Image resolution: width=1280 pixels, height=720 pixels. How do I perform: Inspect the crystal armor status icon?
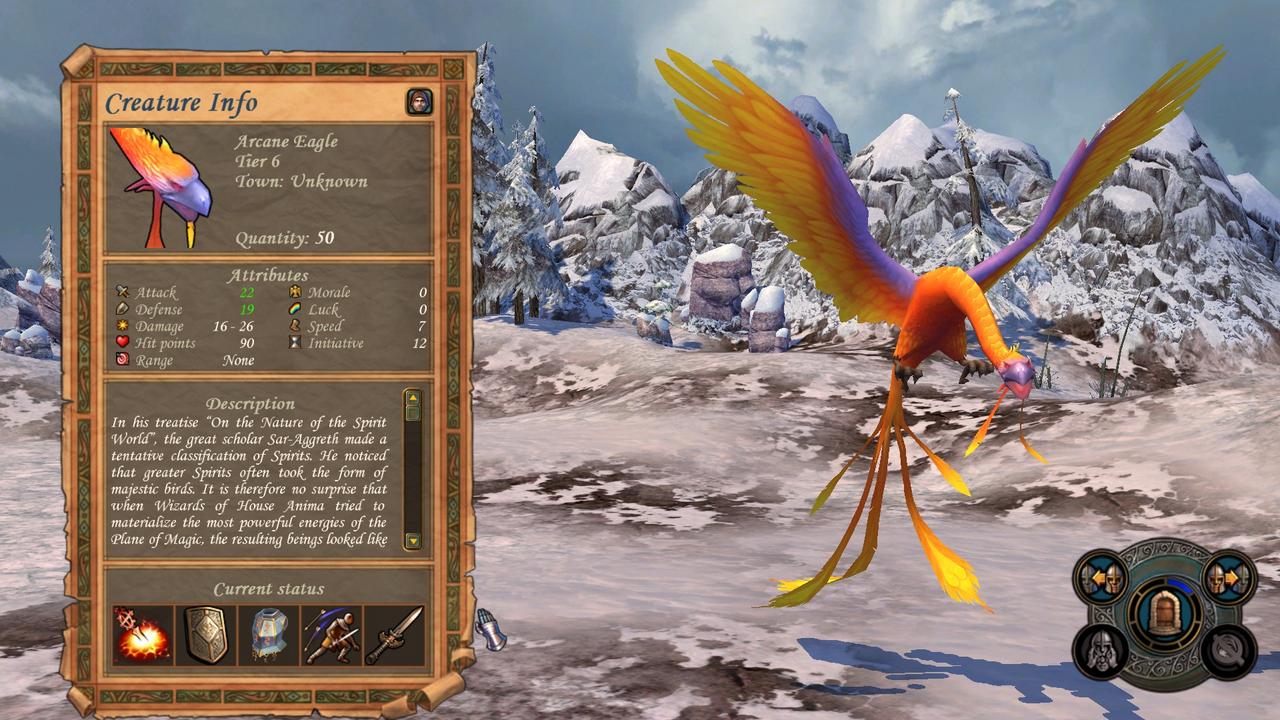(x=269, y=635)
